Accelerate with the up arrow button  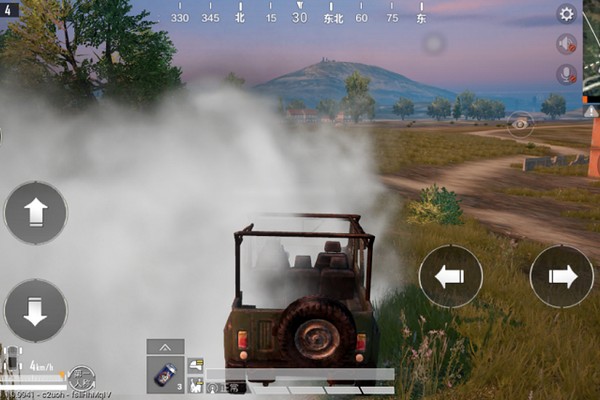coord(36,212)
